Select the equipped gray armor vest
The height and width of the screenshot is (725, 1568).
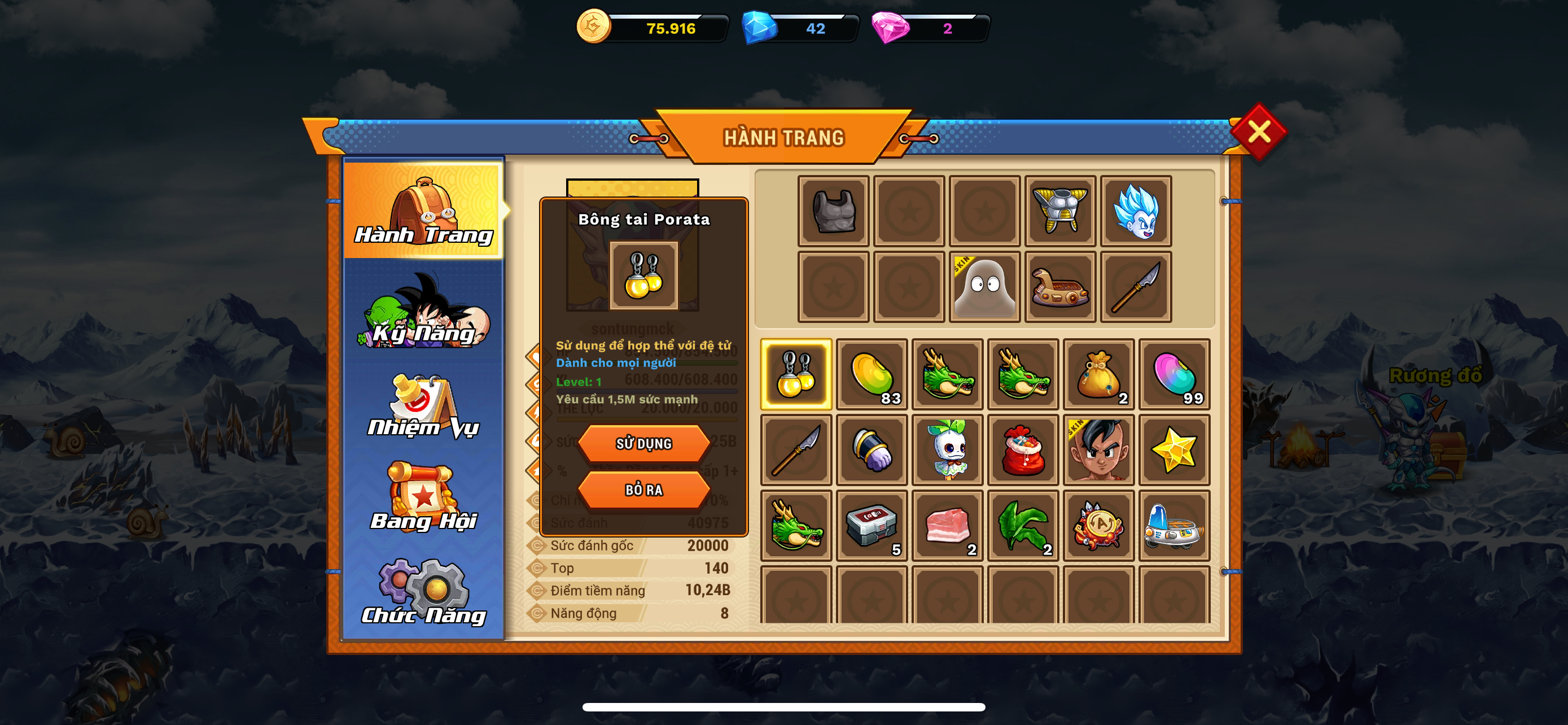[833, 211]
